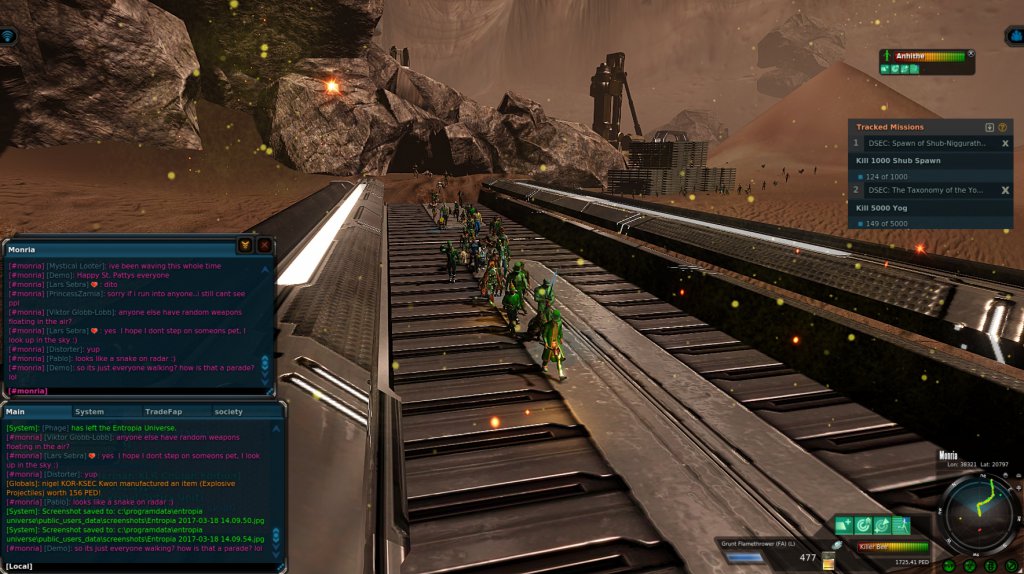
Task: Click the top-left signal status icon
Action: pyautogui.click(x=9, y=36)
